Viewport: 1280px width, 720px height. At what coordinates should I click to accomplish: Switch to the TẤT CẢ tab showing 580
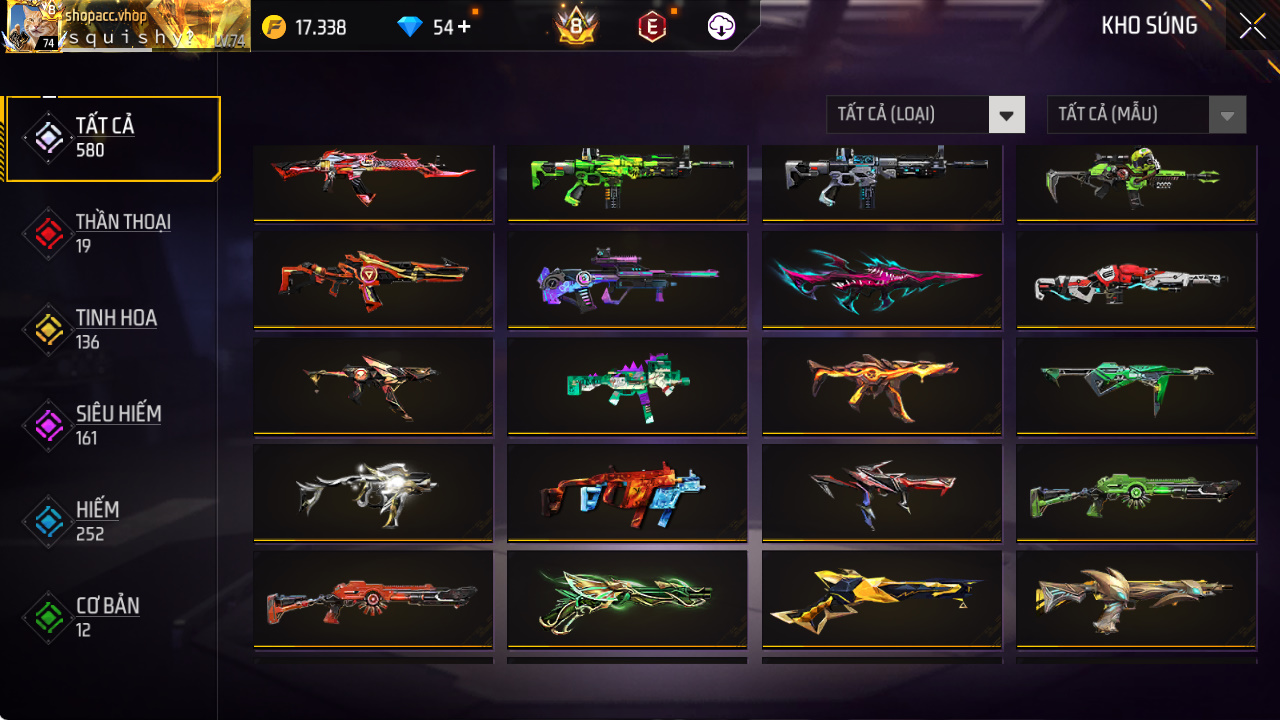click(110, 136)
